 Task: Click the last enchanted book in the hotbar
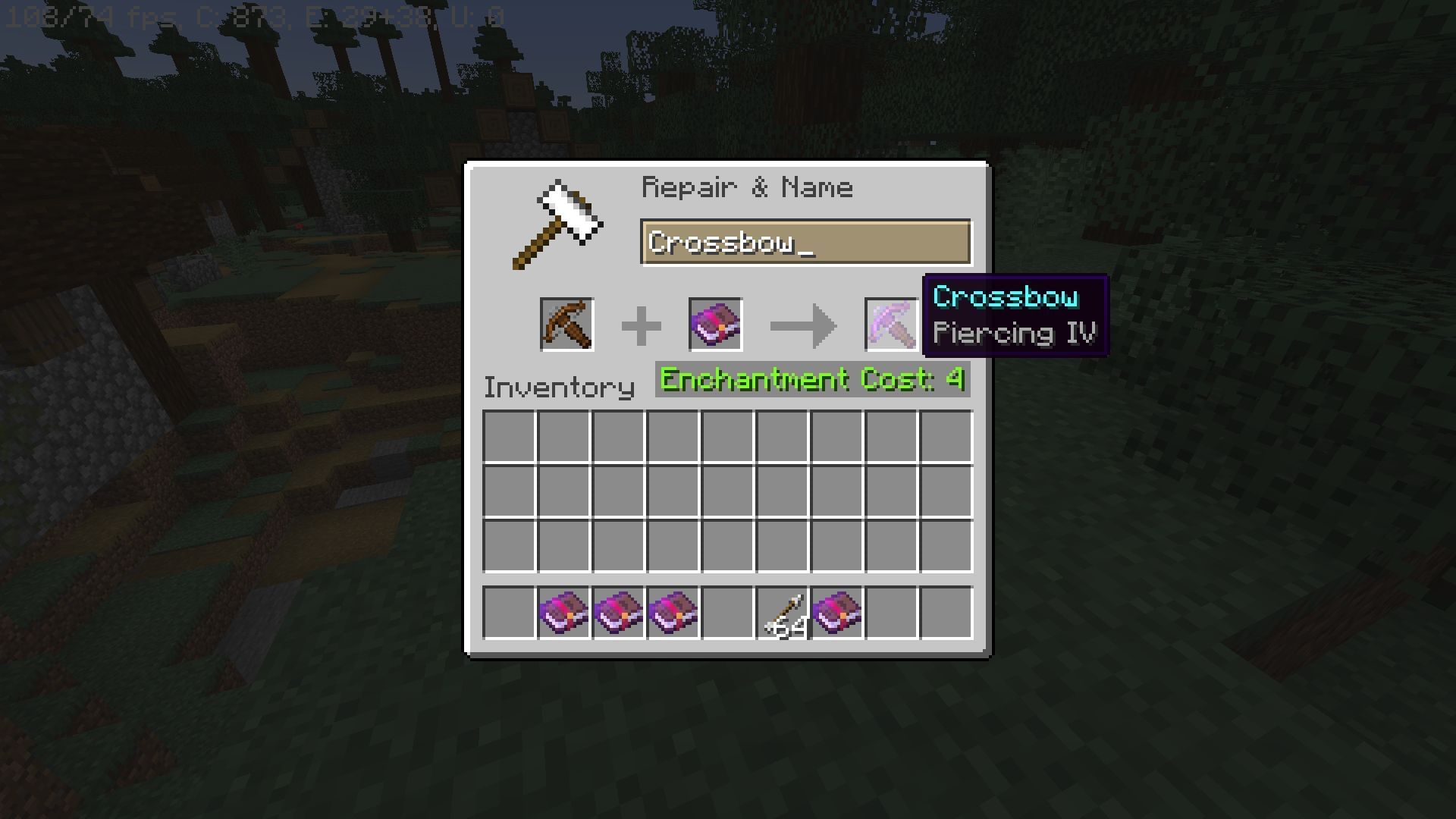pyautogui.click(x=836, y=613)
